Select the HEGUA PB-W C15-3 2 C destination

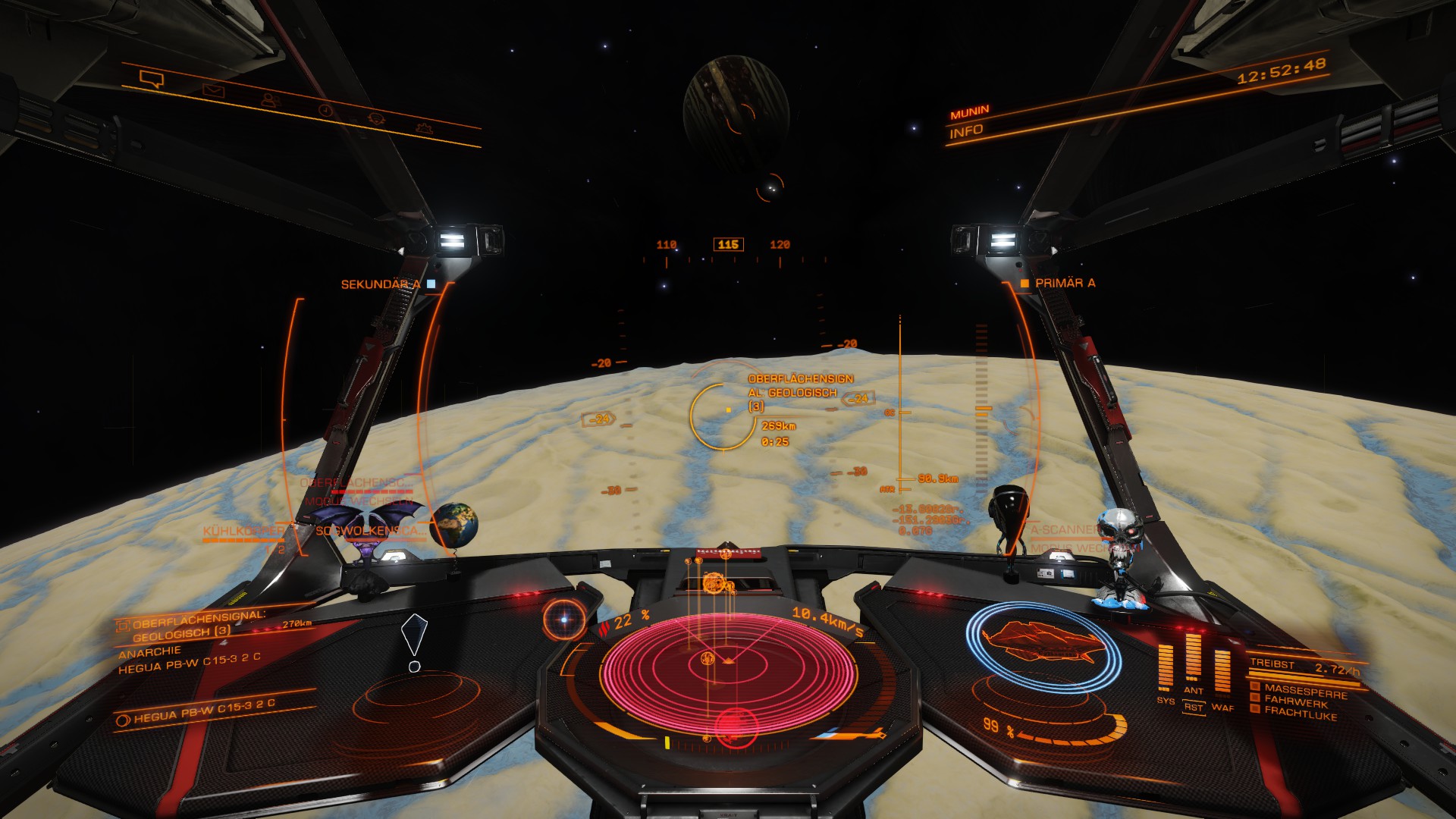pos(203,711)
